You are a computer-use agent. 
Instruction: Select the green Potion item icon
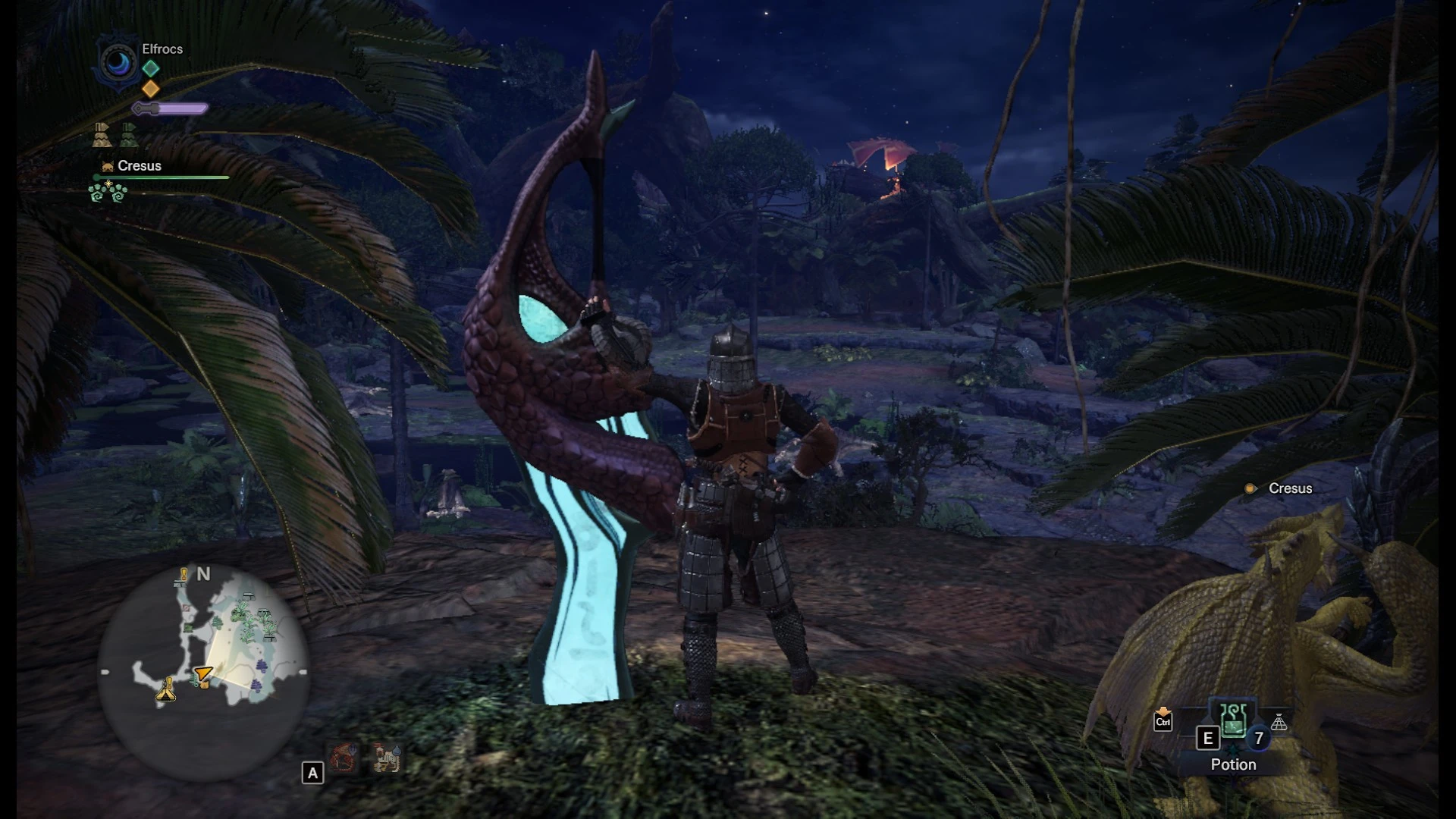tap(1233, 720)
